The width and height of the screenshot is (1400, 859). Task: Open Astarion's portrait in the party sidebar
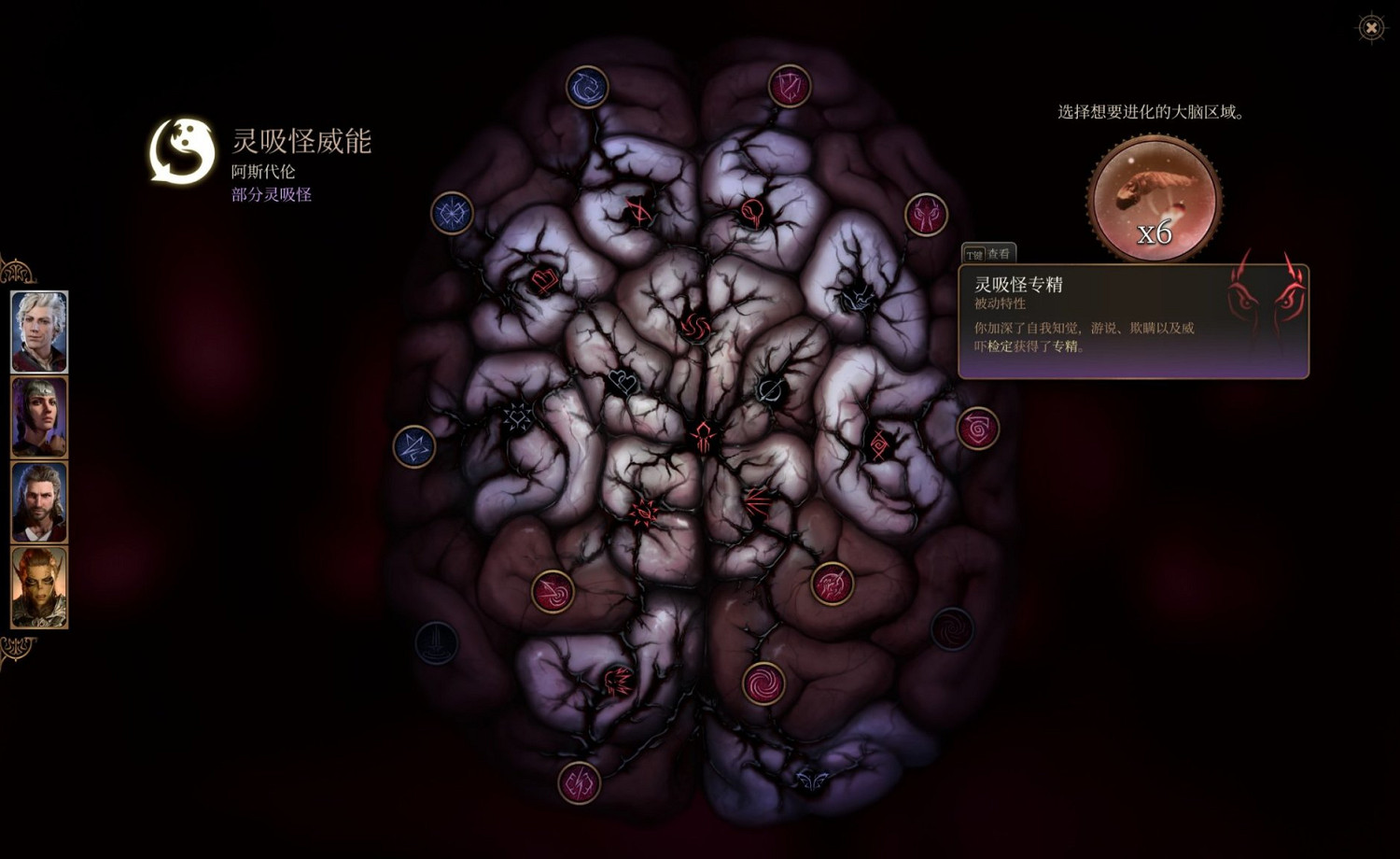[x=39, y=332]
